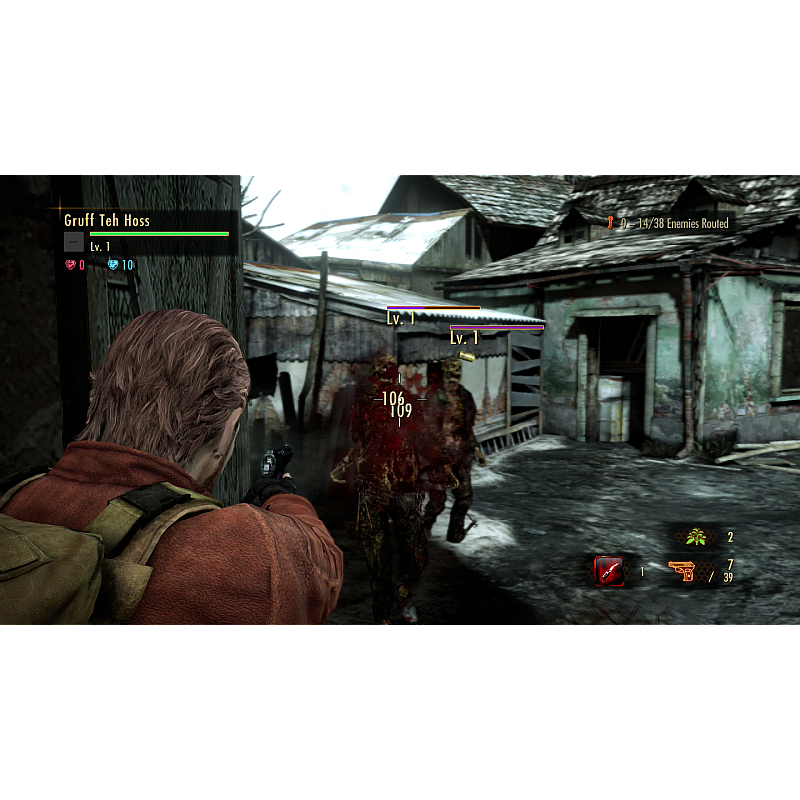The width and height of the screenshot is (800, 800).
Task: Activate the red knife skill icon
Action: 609,571
